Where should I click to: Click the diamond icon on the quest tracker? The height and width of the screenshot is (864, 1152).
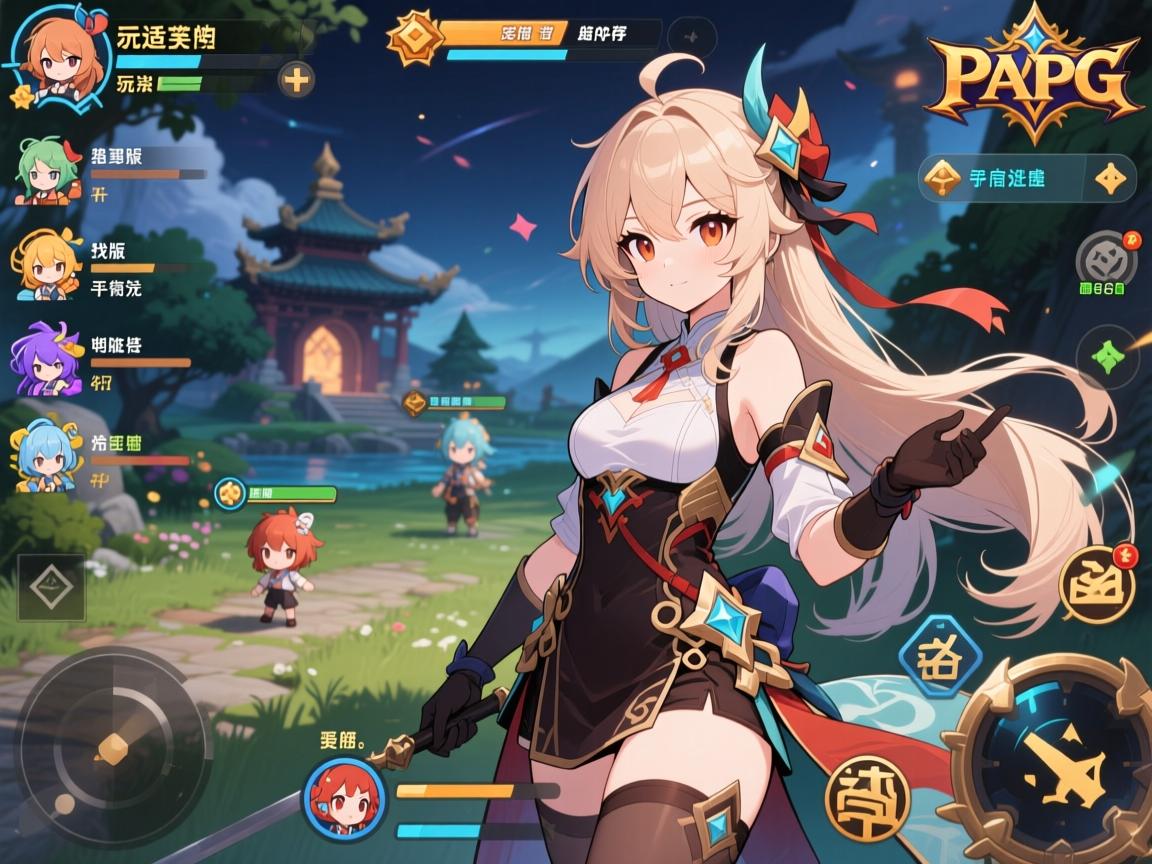tap(1110, 180)
